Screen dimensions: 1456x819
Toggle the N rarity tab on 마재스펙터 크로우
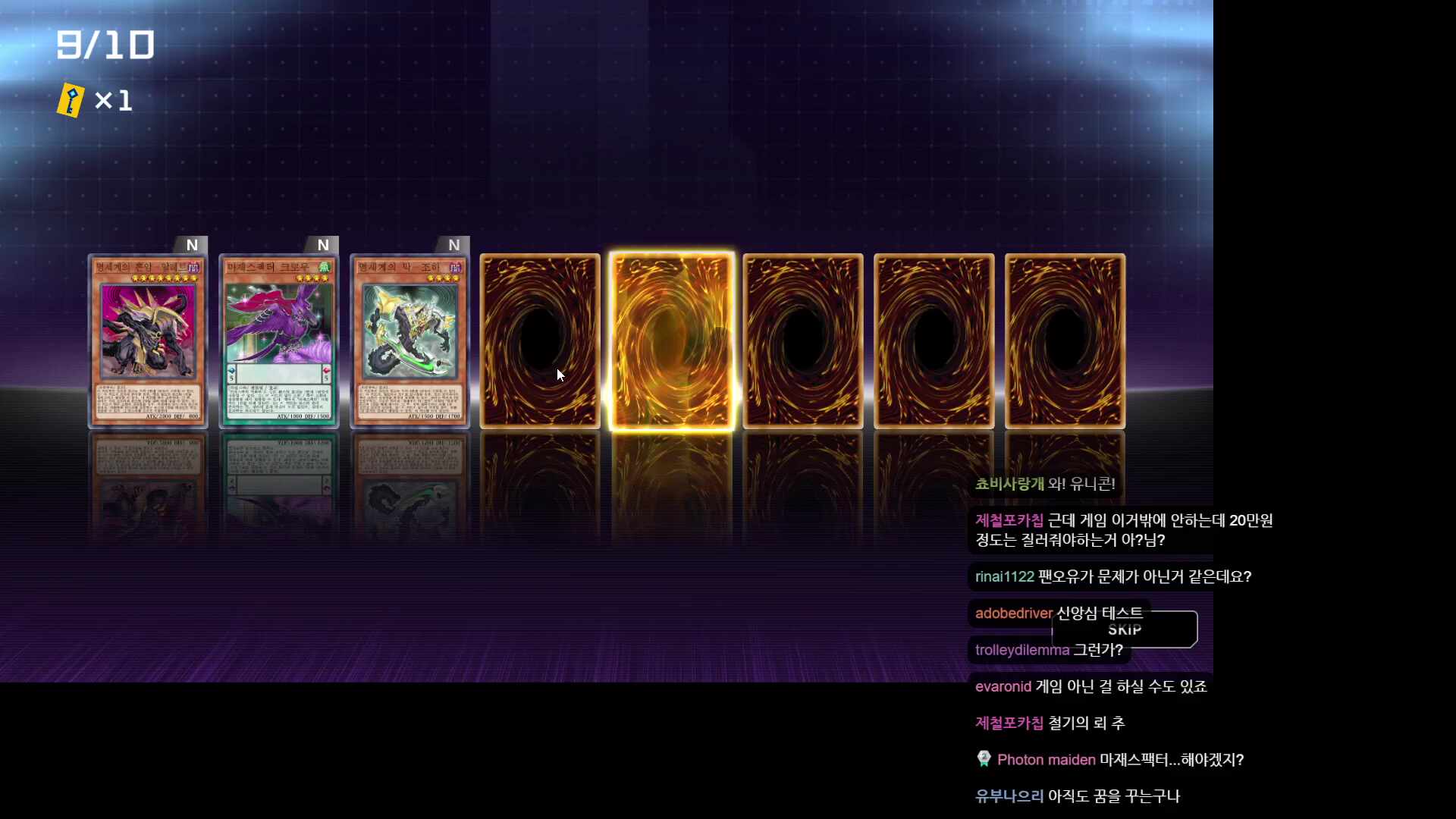coord(323,244)
